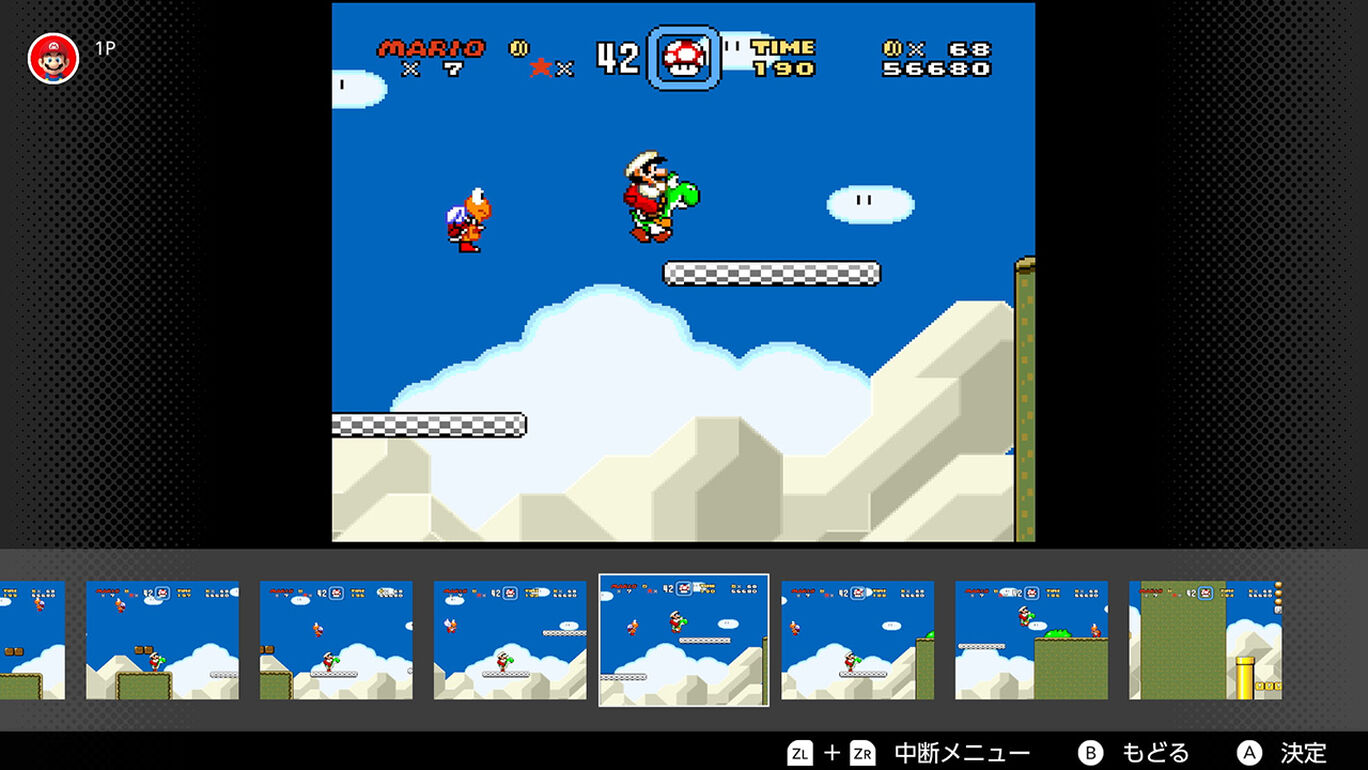This screenshot has height=770, width=1368.
Task: Click the ZL button icon in the bottom bar
Action: [800, 752]
